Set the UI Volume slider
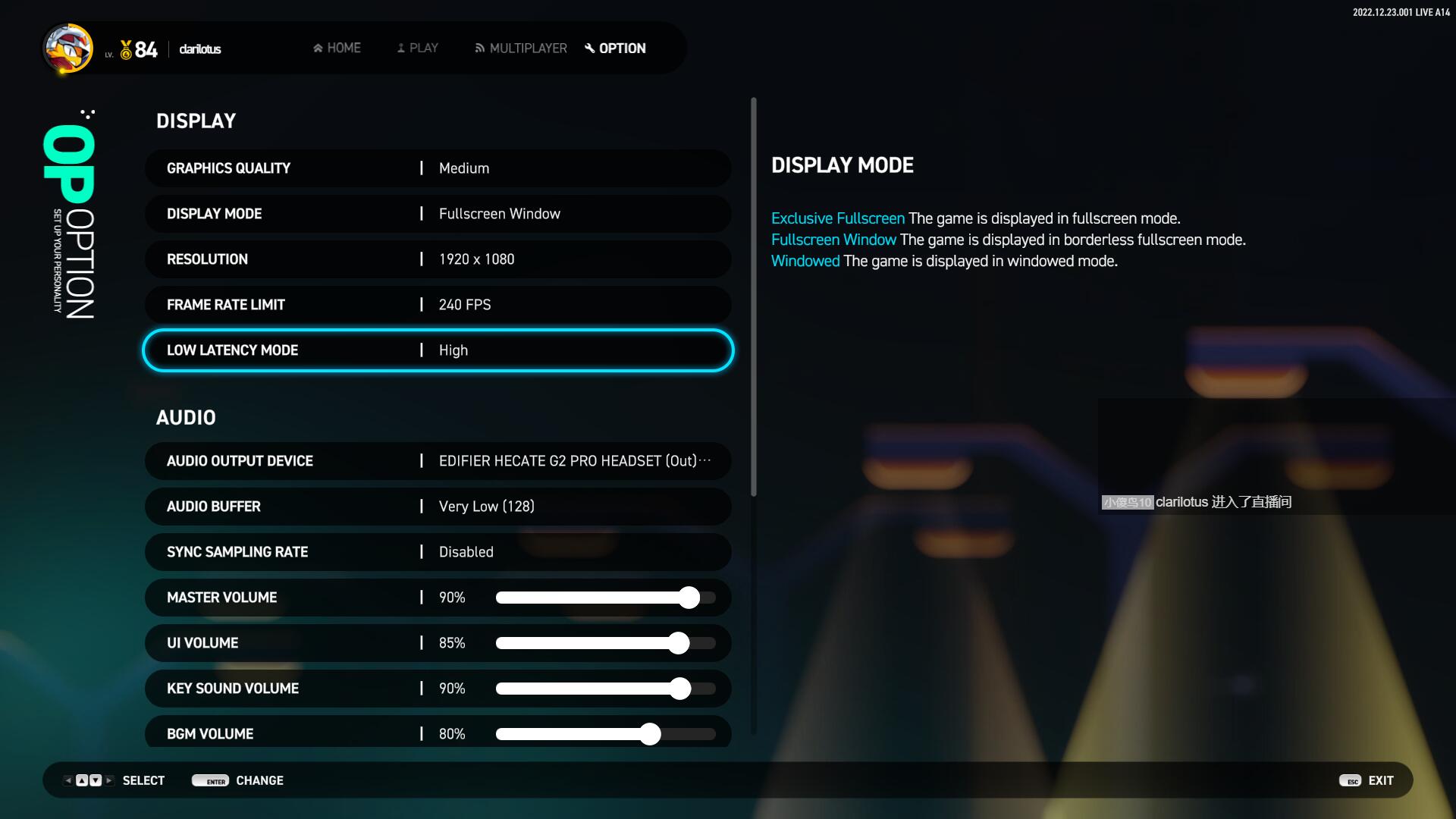The width and height of the screenshot is (1456, 819). coord(679,643)
